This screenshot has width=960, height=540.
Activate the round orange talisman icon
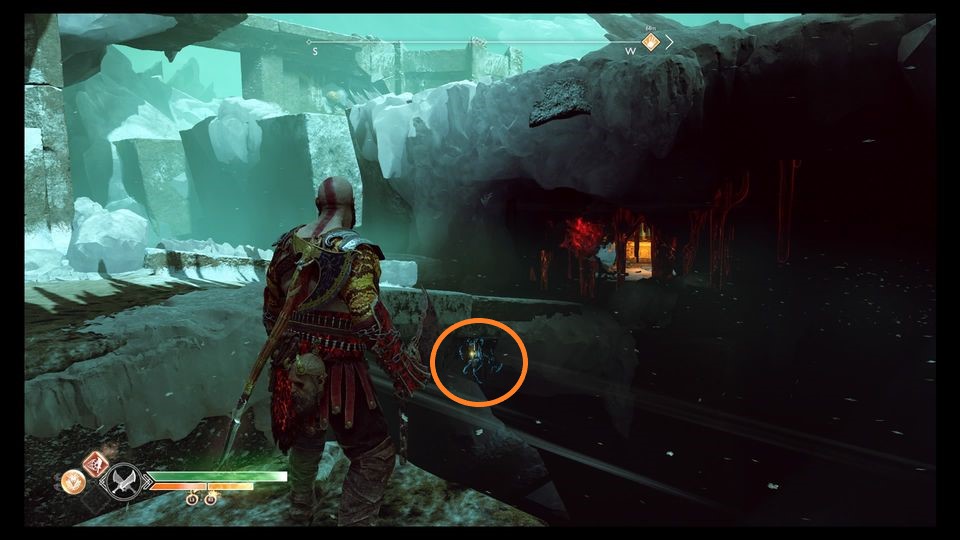click(73, 482)
